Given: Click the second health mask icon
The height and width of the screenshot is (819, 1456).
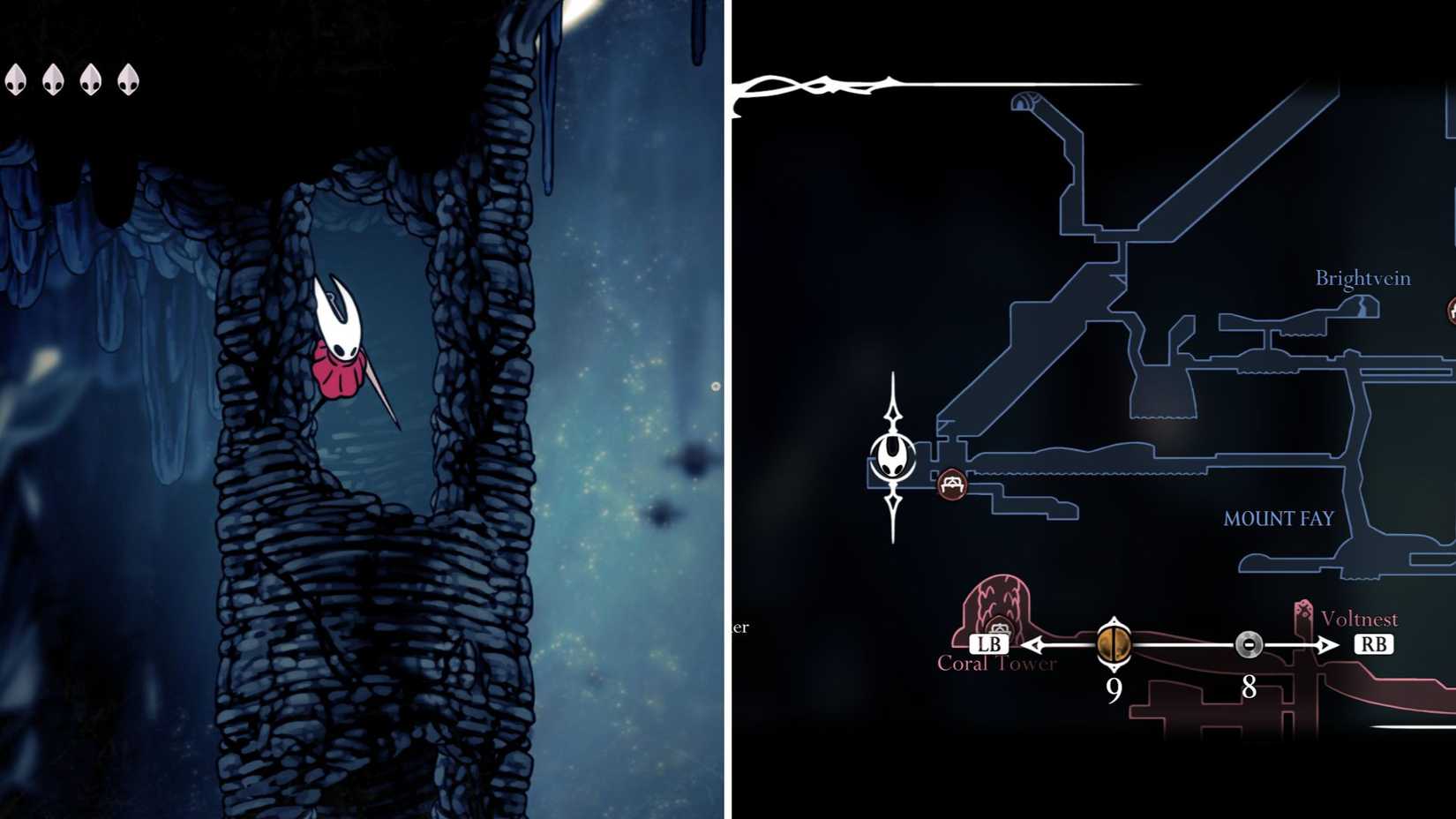Looking at the screenshot, I should click(54, 80).
